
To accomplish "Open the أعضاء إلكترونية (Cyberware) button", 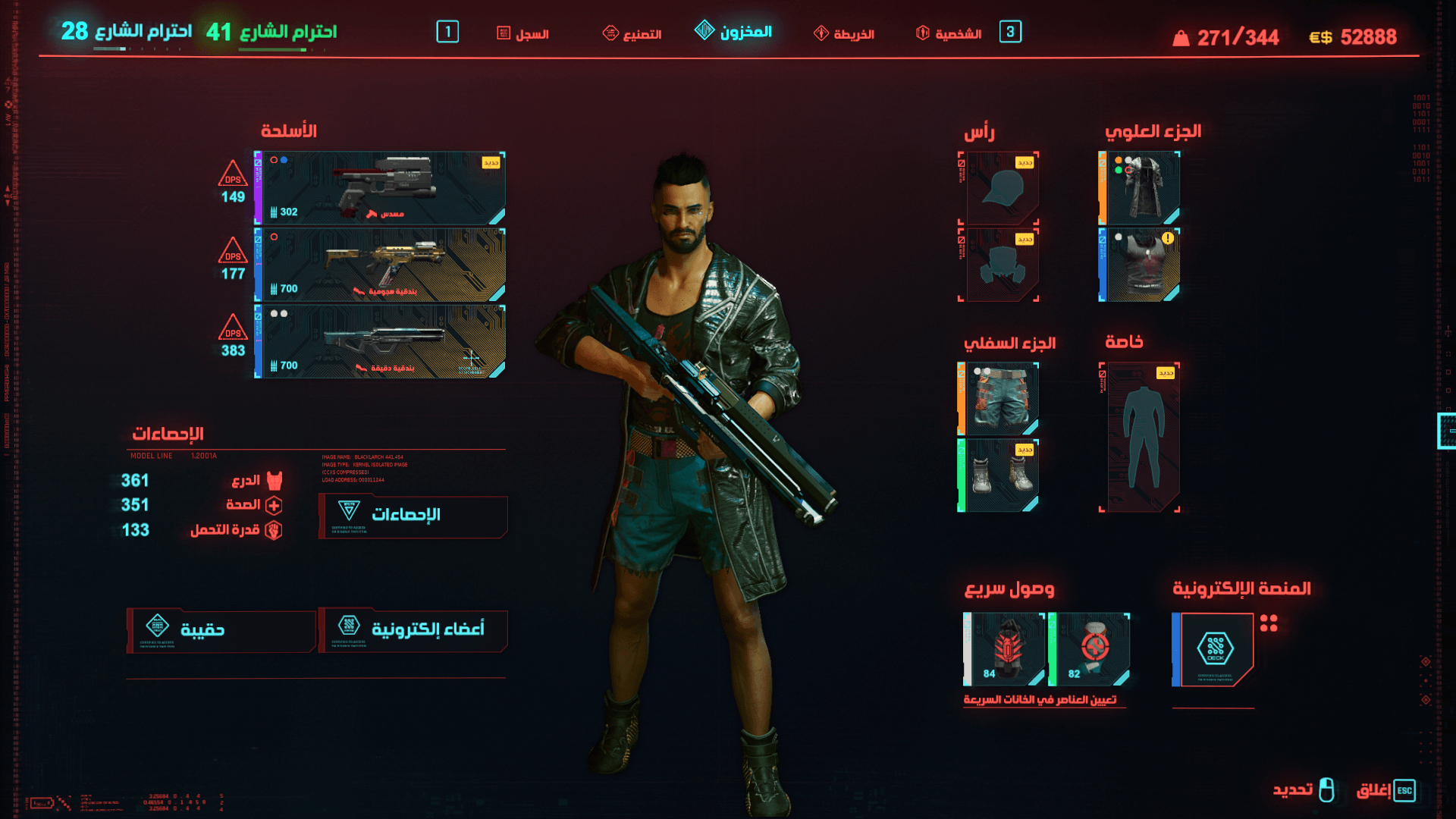I will pyautogui.click(x=413, y=630).
